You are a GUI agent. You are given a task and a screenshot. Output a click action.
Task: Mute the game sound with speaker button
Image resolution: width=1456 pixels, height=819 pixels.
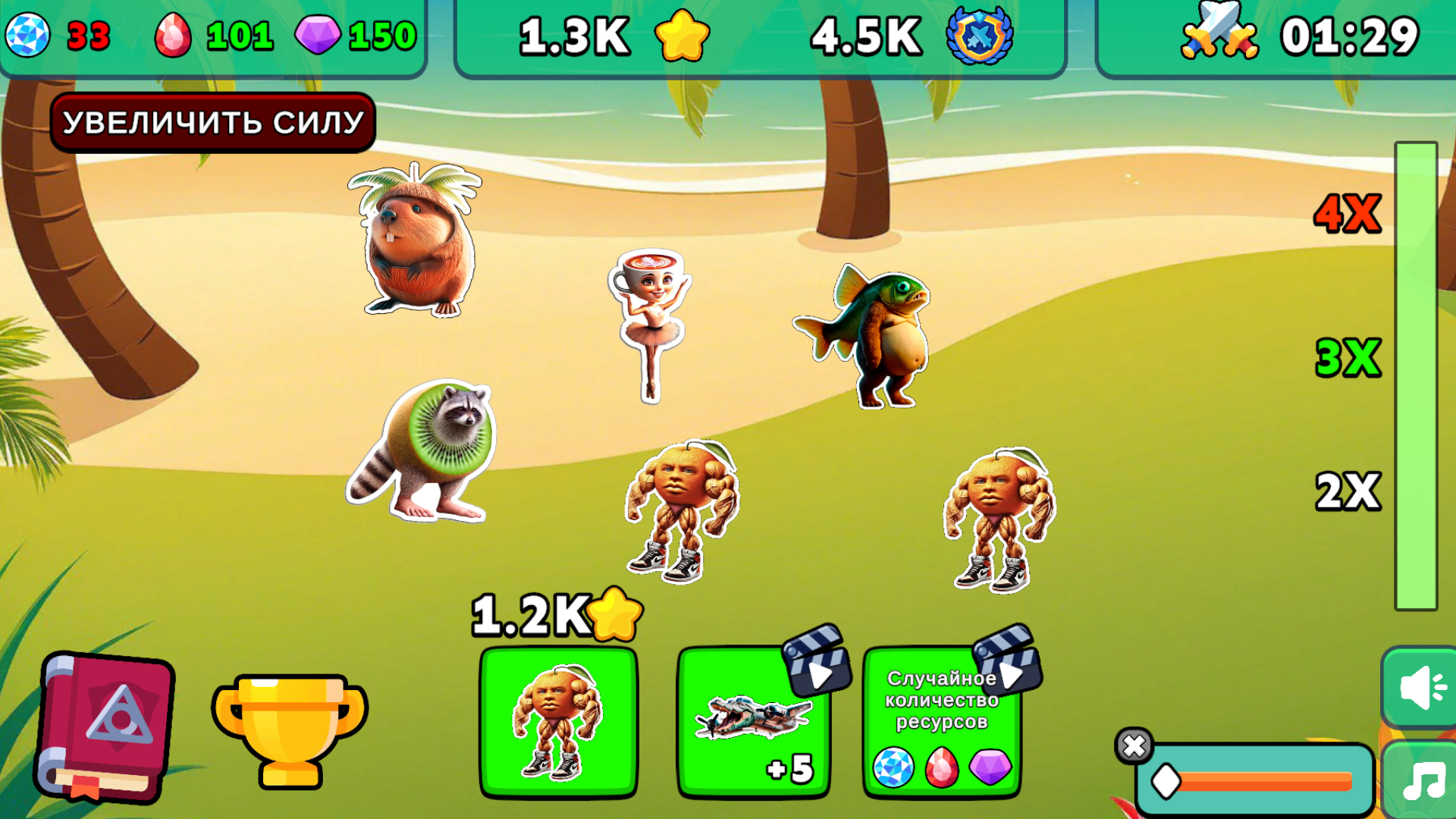pyautogui.click(x=1422, y=686)
